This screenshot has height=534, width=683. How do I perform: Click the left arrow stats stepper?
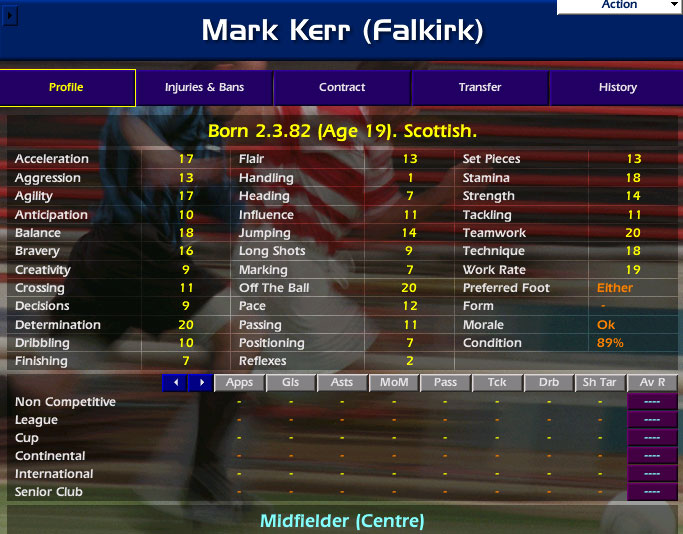(175, 382)
